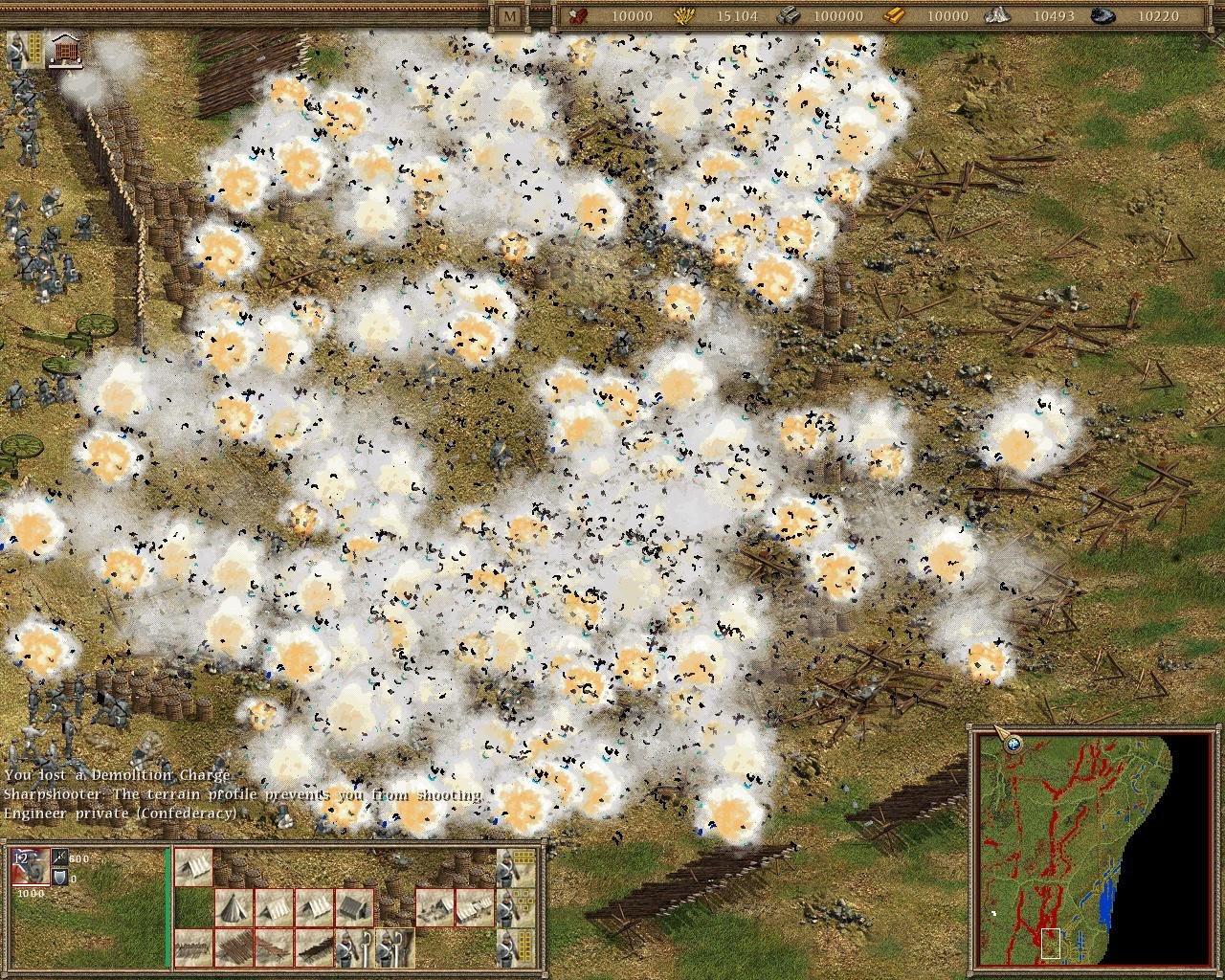Click the shield defense stat icon
Image resolution: width=1225 pixels, height=980 pixels.
pyautogui.click(x=60, y=878)
